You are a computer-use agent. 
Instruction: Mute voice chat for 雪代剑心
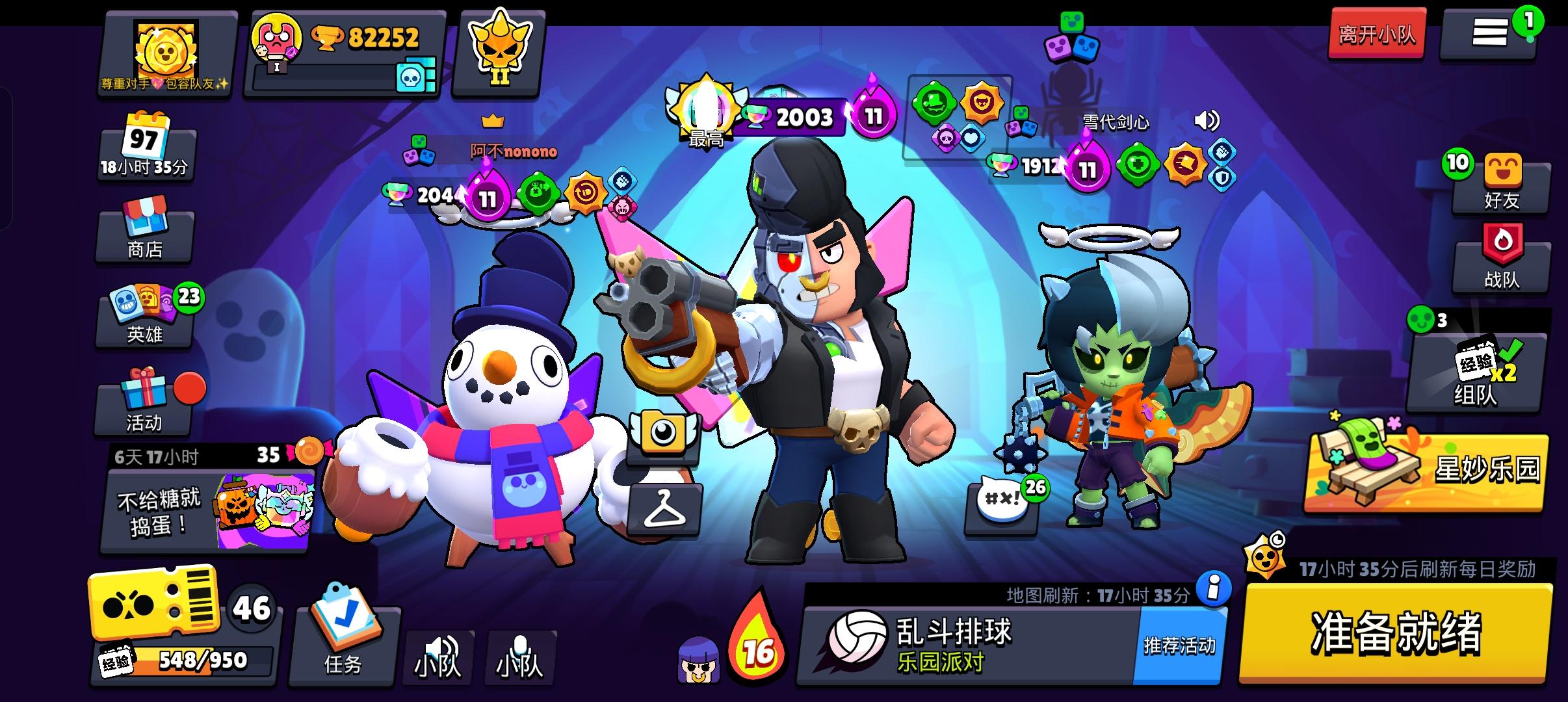click(1206, 120)
